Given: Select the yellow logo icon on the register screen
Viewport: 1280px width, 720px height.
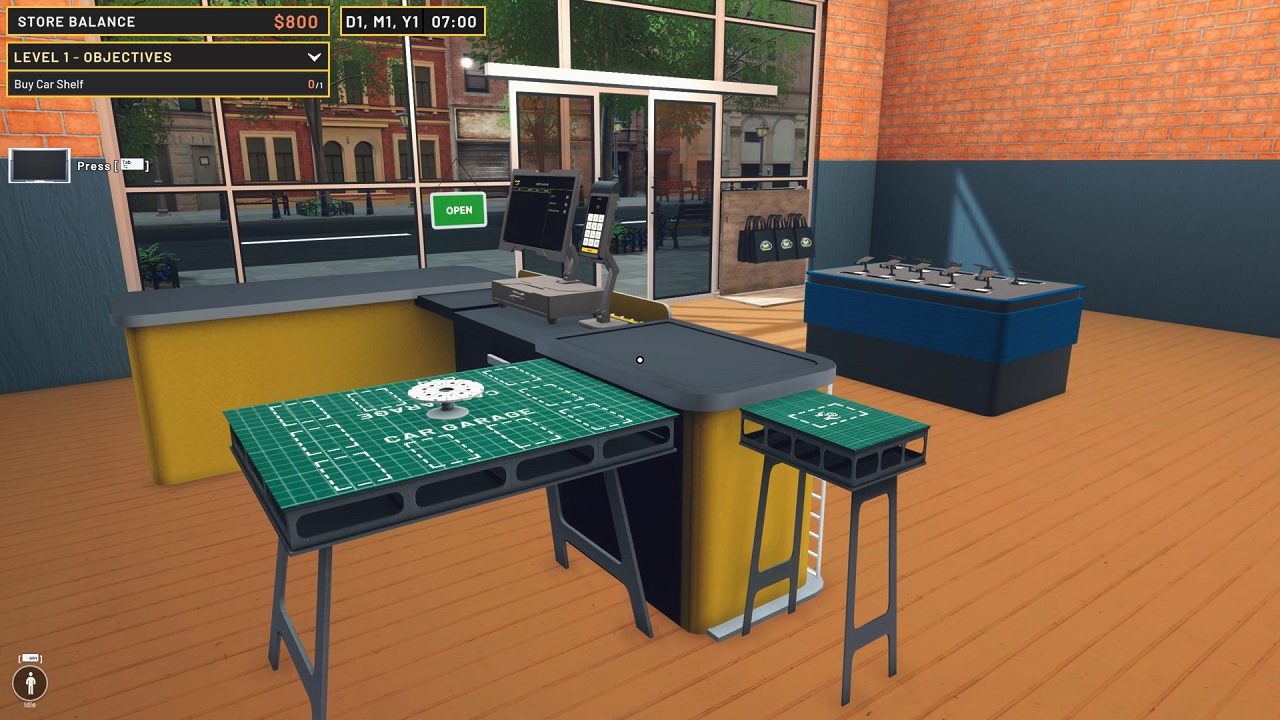Looking at the screenshot, I should point(516,181).
